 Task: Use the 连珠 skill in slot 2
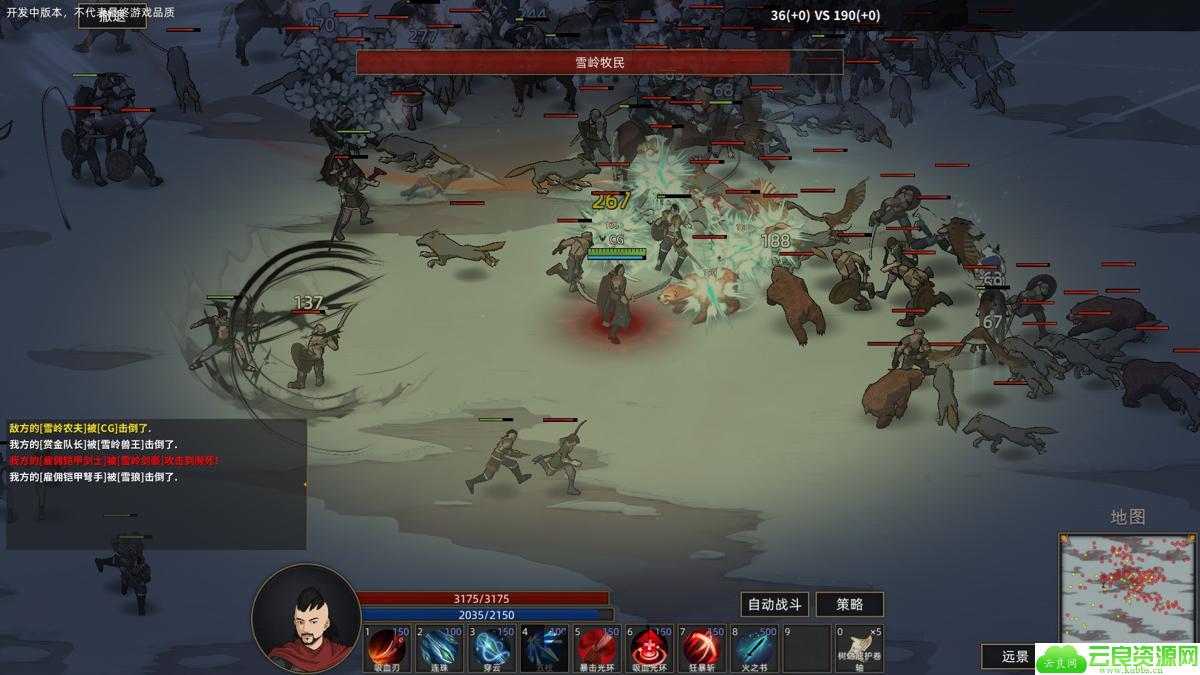pyautogui.click(x=439, y=648)
